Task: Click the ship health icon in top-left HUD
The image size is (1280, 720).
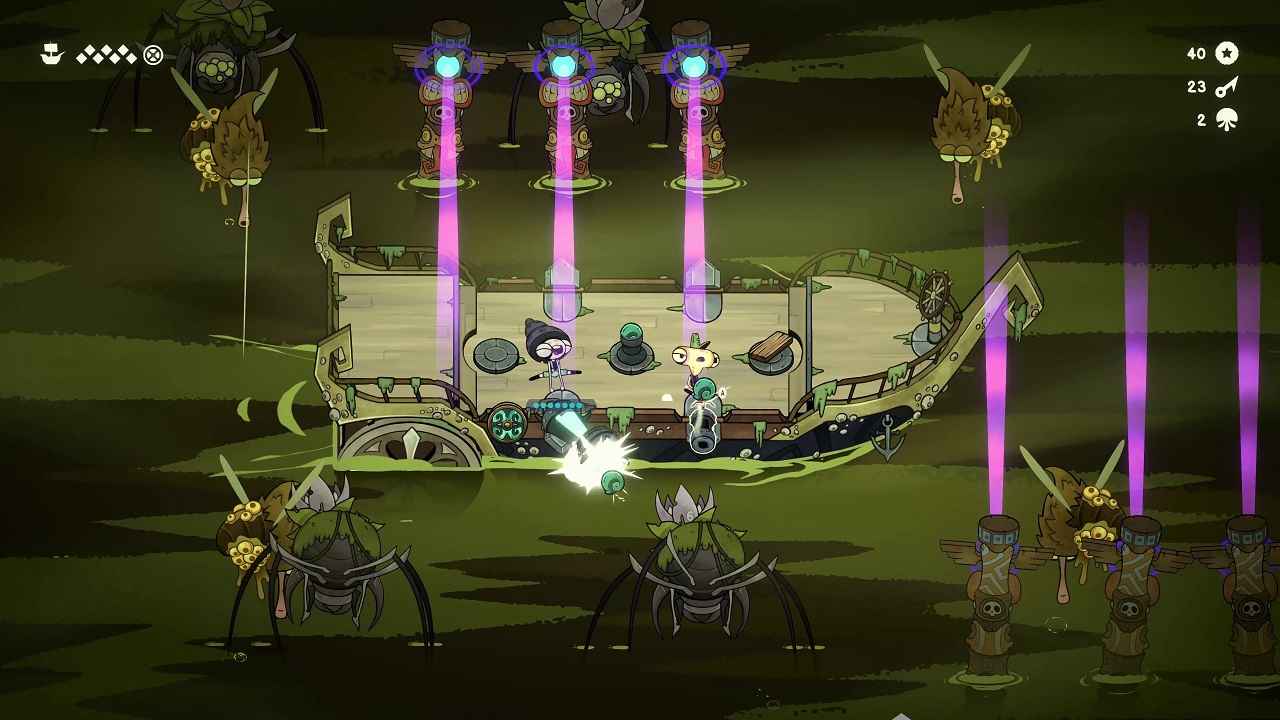Action: point(50,55)
